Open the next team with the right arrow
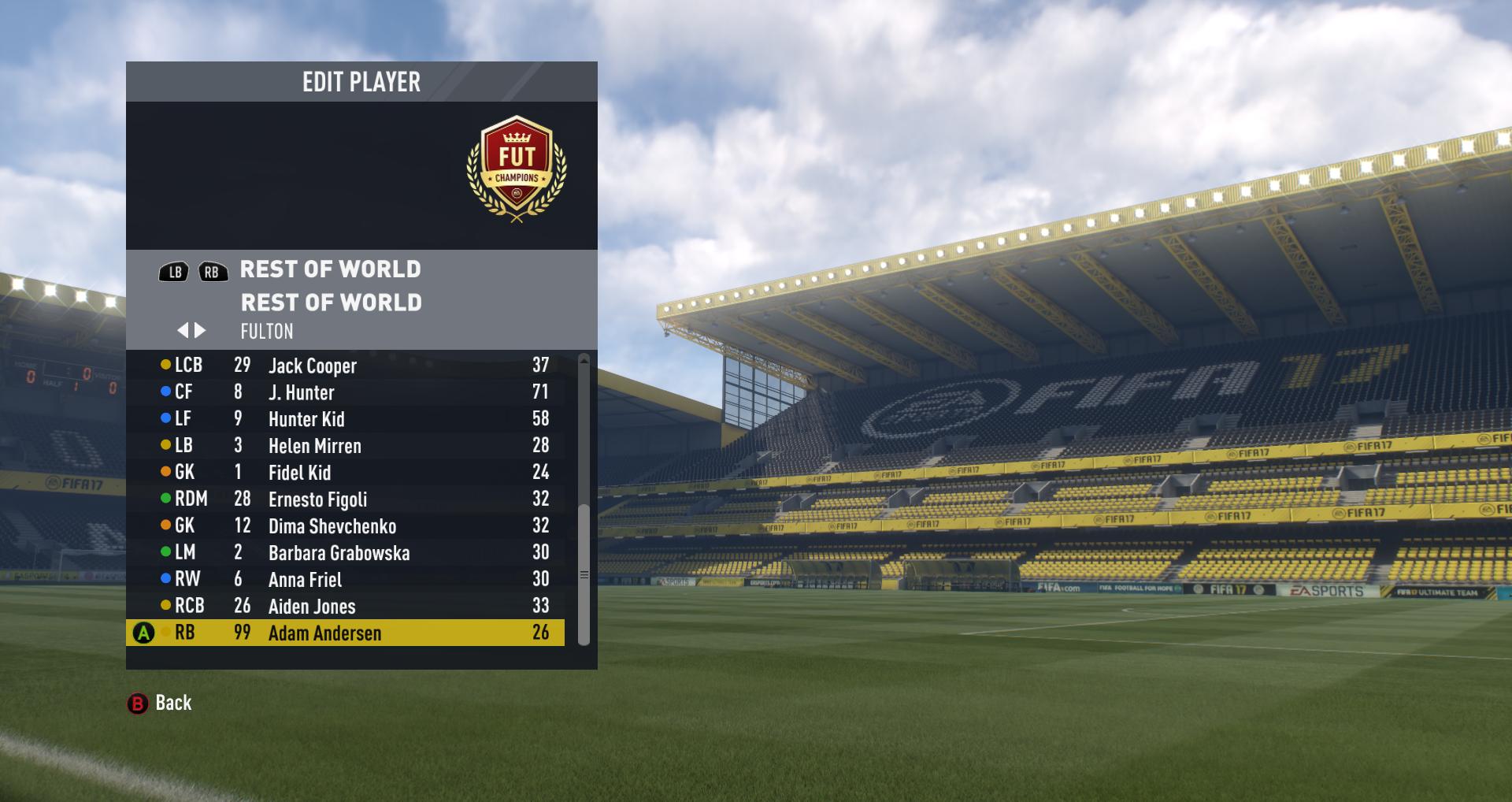The image size is (1512, 802). click(x=200, y=331)
